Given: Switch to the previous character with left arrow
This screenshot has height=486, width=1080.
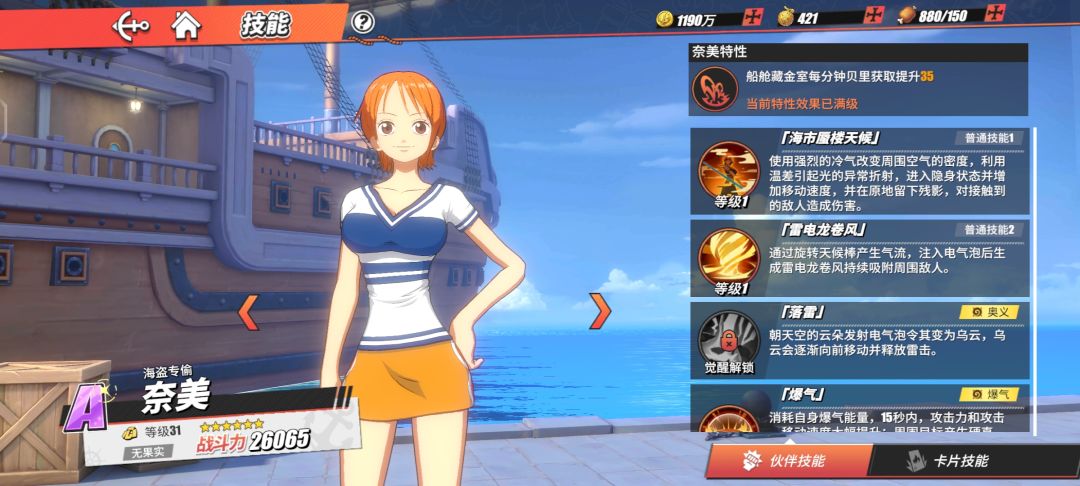Looking at the screenshot, I should pyautogui.click(x=248, y=312).
